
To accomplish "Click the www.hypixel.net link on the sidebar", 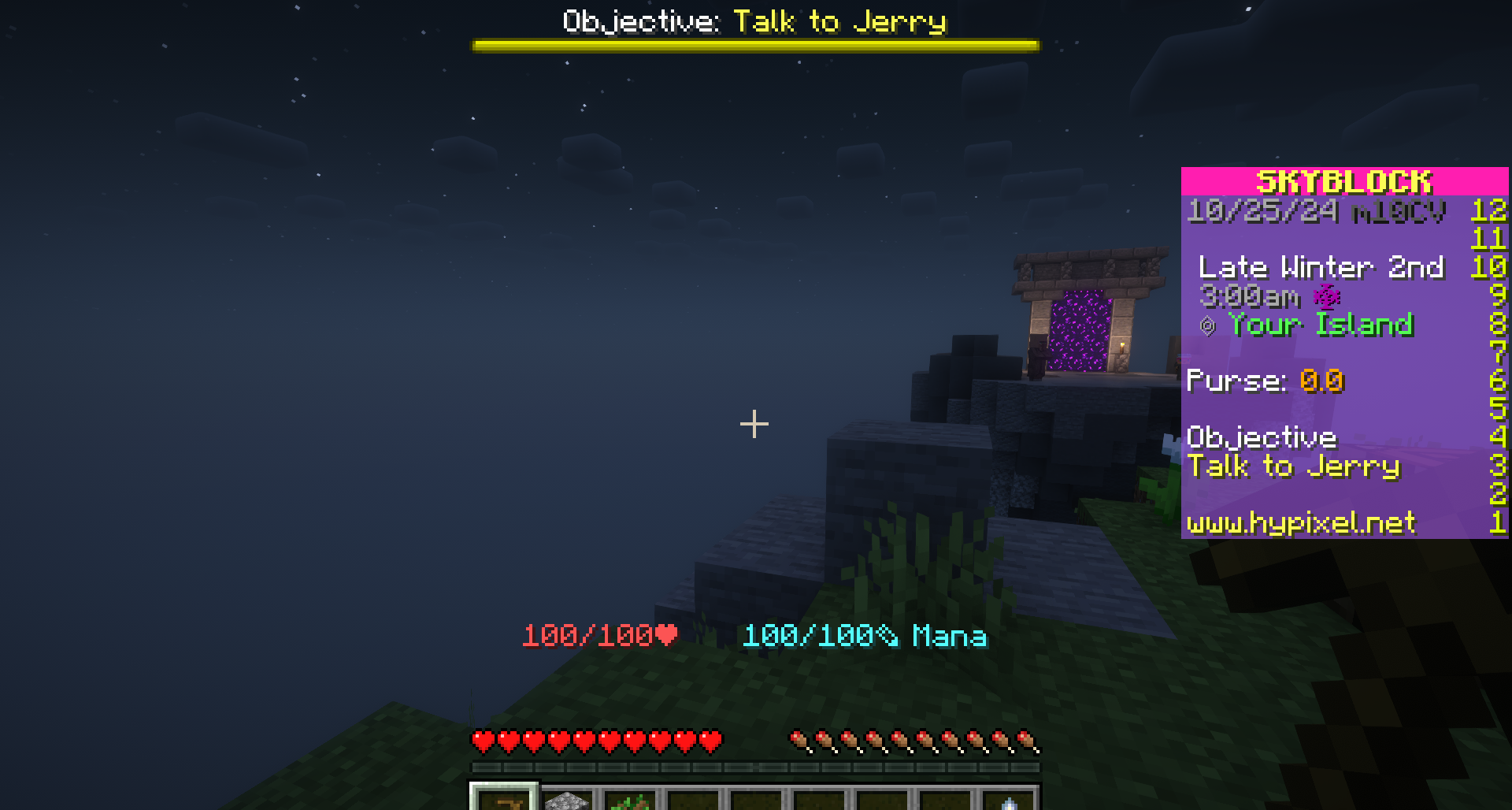I will (1301, 522).
